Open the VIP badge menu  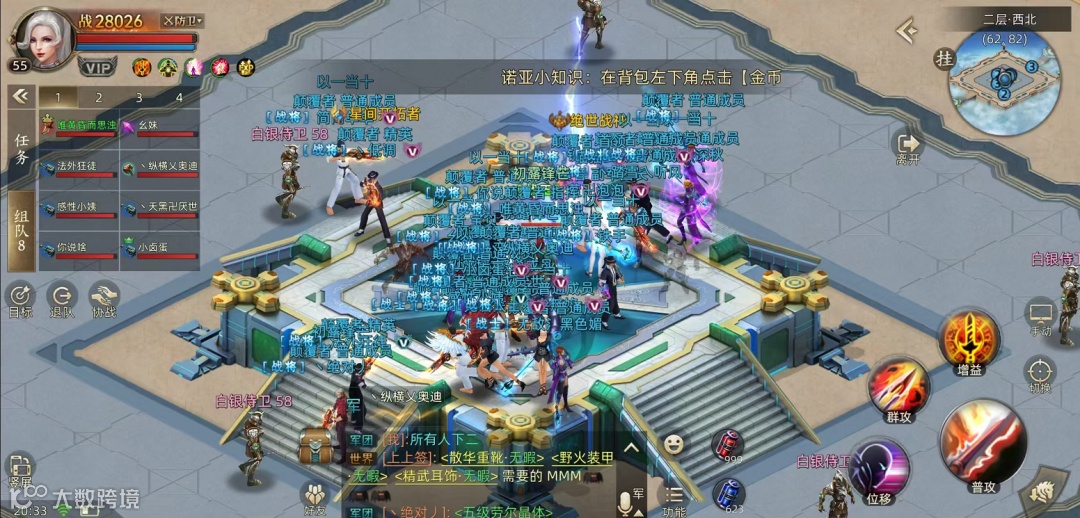(x=97, y=67)
